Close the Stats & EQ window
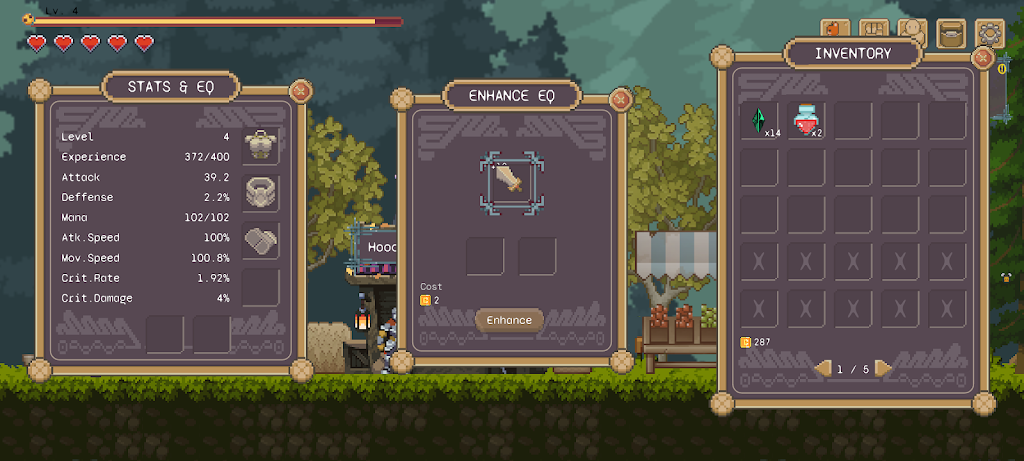1024x461 pixels. (x=299, y=91)
